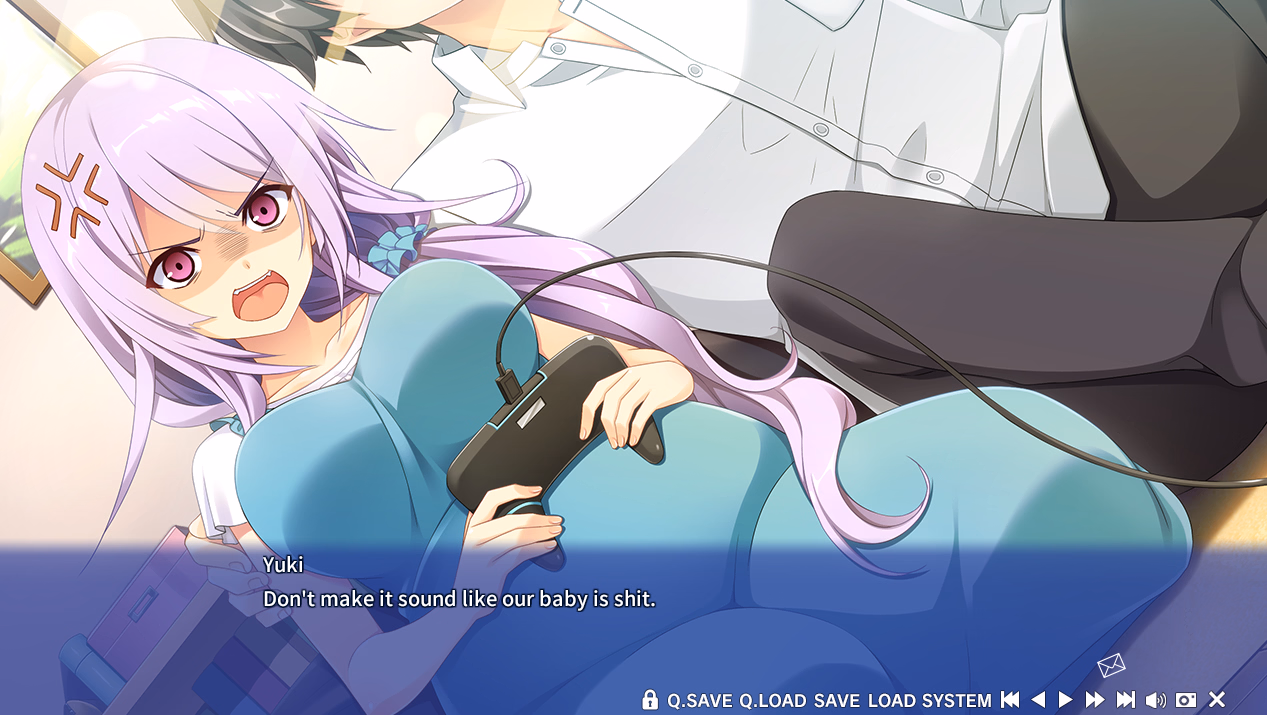Replay voice with the speaker icon
The height and width of the screenshot is (715, 1267).
point(1156,700)
